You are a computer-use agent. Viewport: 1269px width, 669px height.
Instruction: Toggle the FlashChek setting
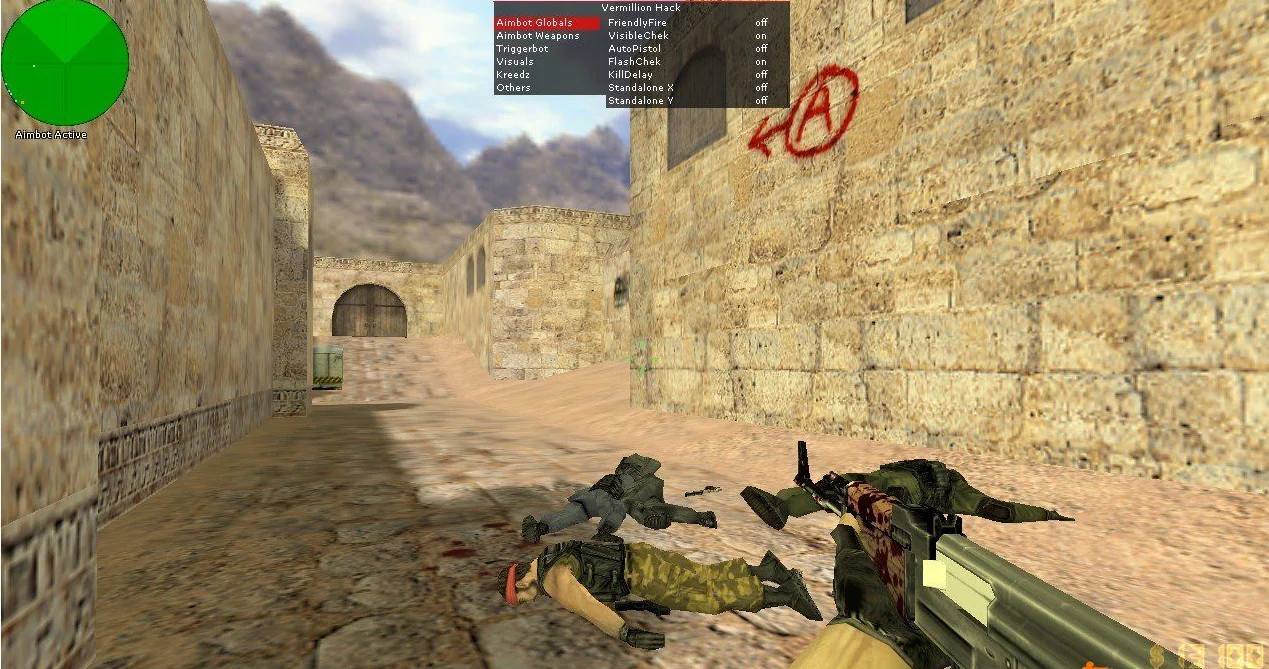pyautogui.click(x=634, y=62)
